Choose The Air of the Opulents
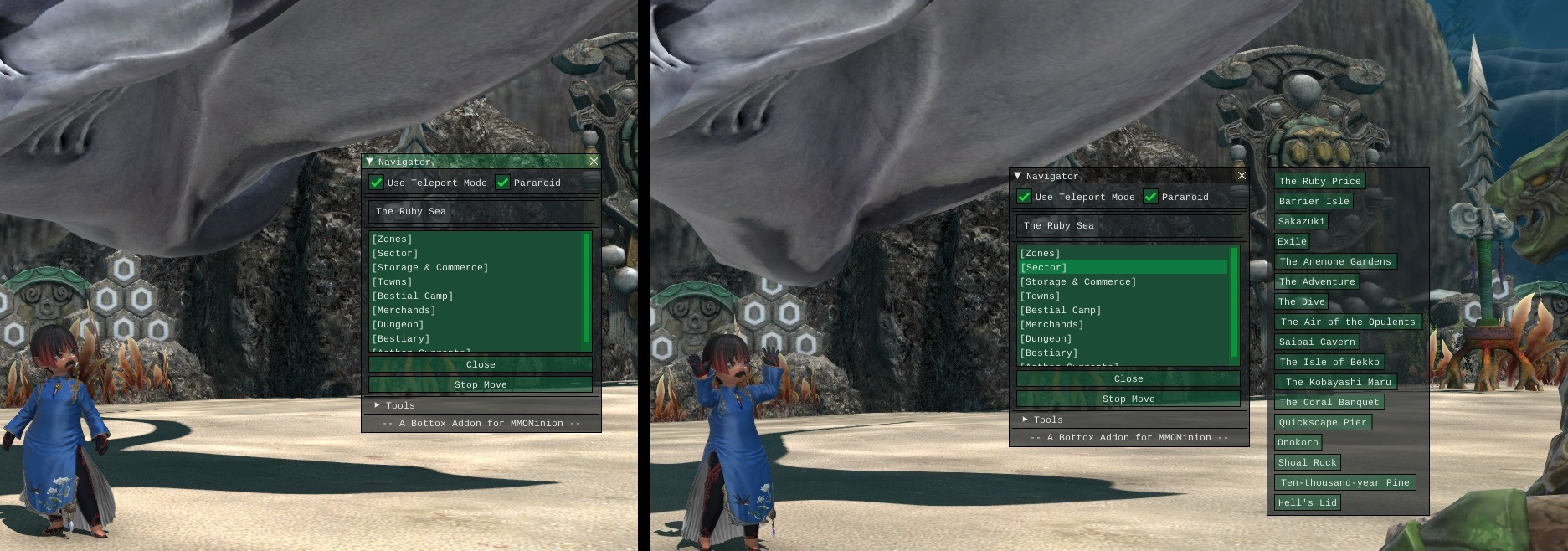Viewport: 1568px width, 551px height. coord(1347,322)
